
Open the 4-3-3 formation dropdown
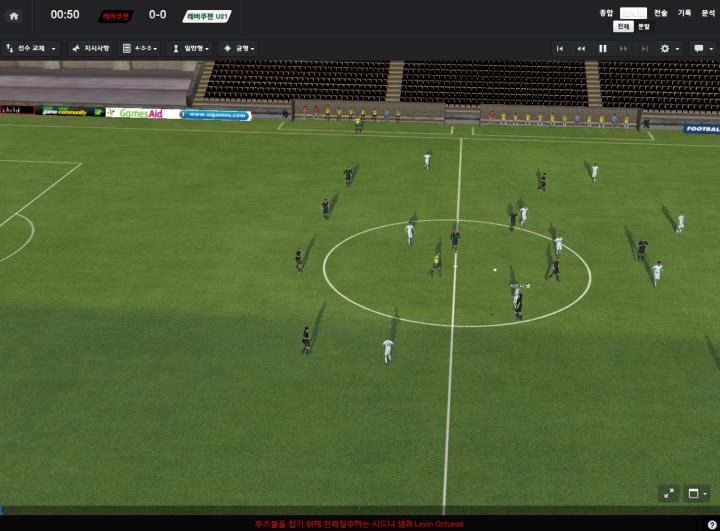[x=140, y=48]
